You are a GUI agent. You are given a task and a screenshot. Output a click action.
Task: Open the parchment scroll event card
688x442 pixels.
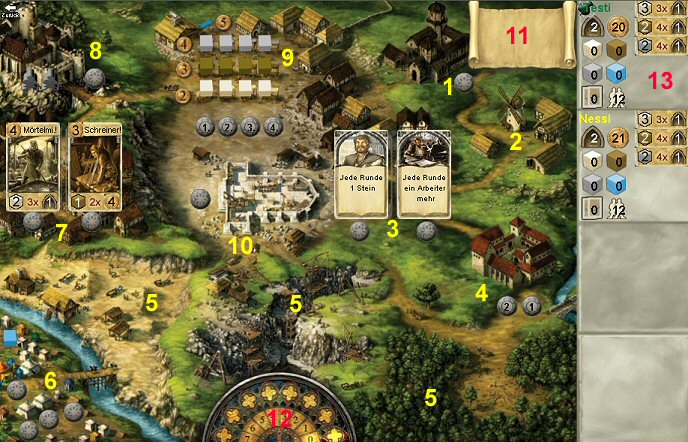(x=517, y=36)
